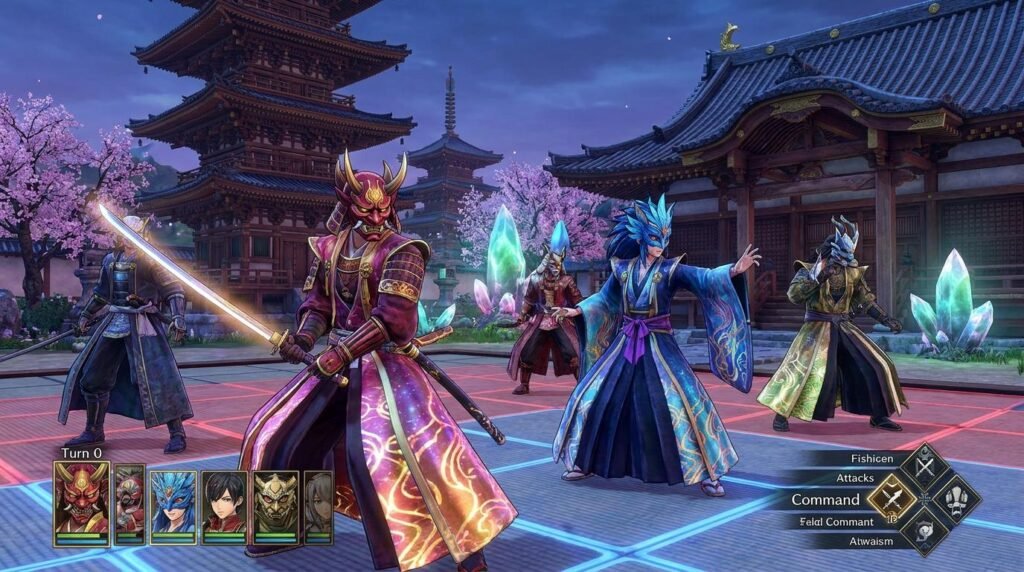
Task: Click the narrow painted-mask portrait
Action: pyautogui.click(x=129, y=504)
